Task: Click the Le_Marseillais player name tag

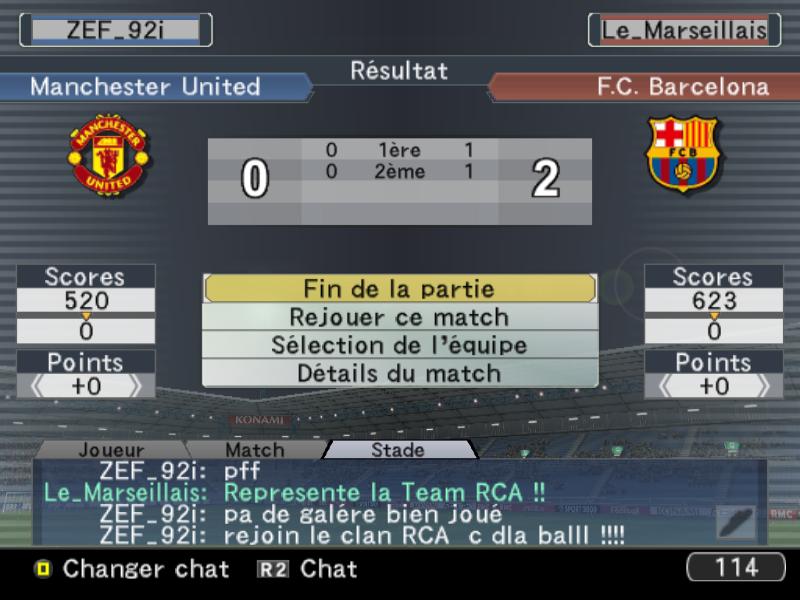Action: point(684,30)
